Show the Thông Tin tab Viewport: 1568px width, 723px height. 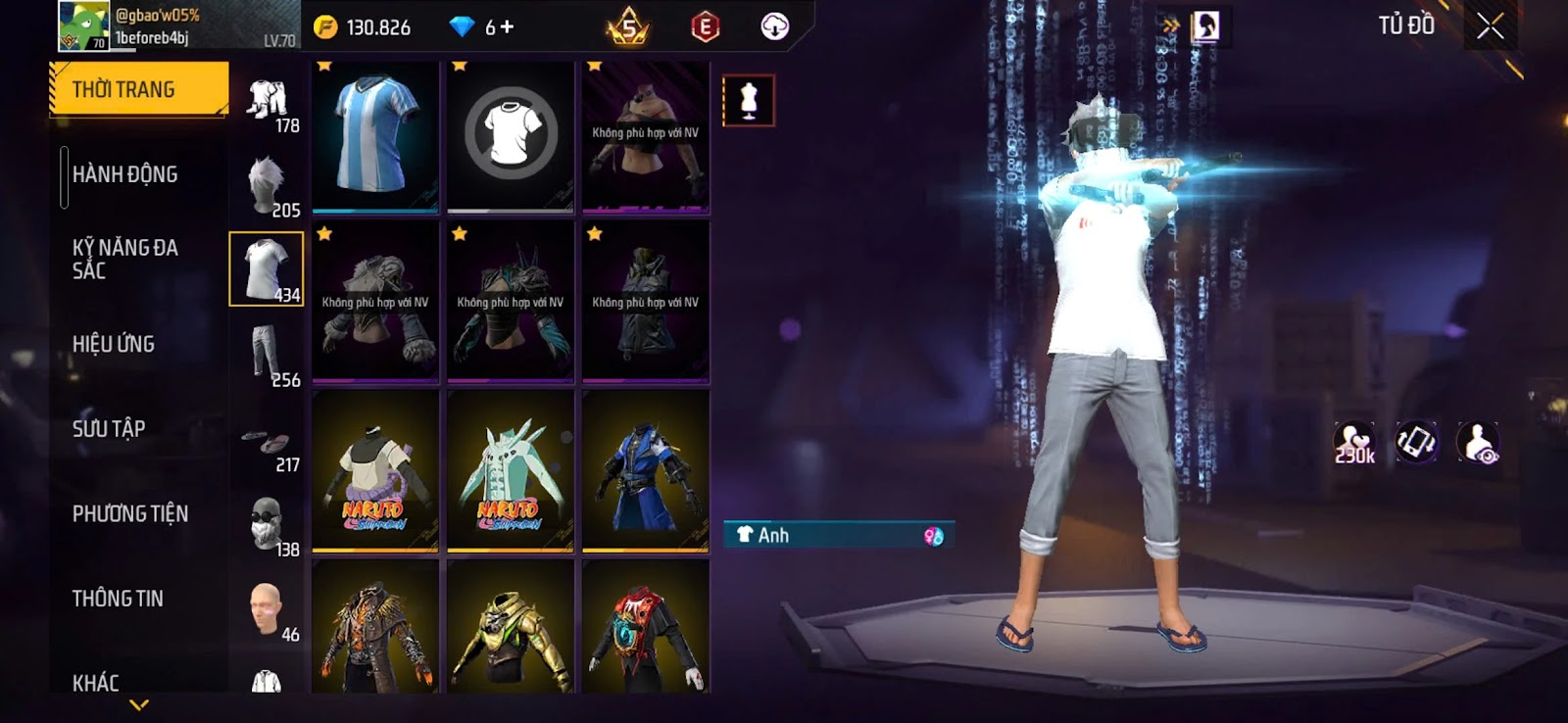point(118,599)
